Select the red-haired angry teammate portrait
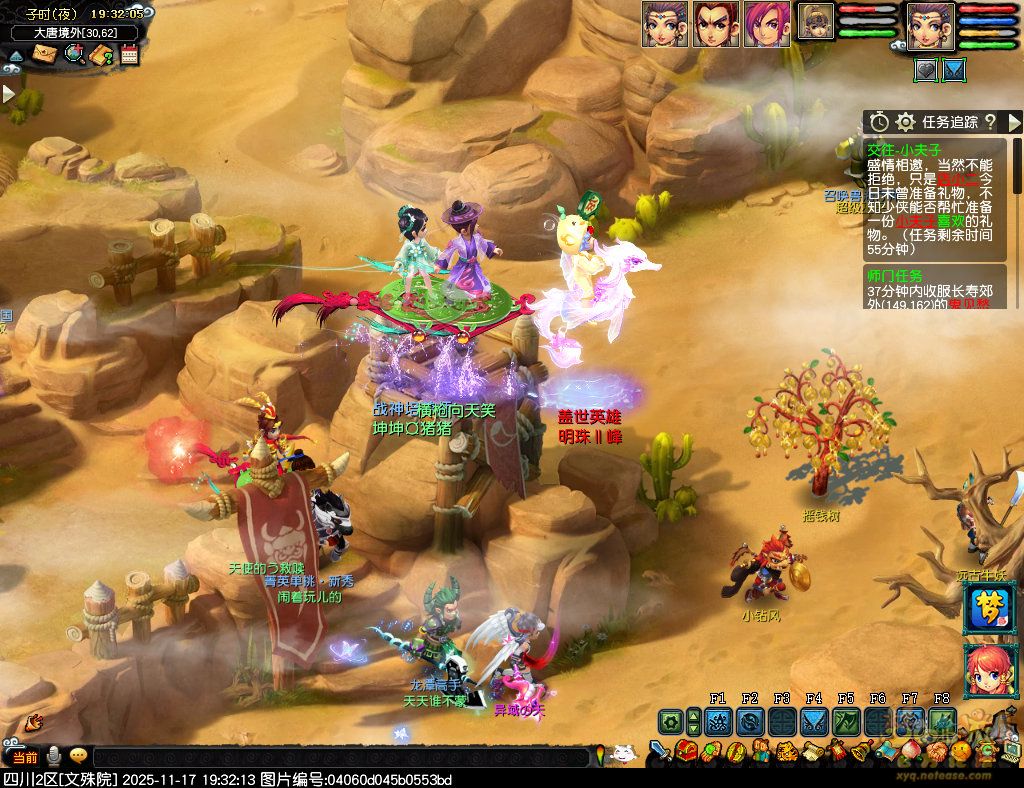Viewport: 1024px width, 788px height. click(716, 23)
